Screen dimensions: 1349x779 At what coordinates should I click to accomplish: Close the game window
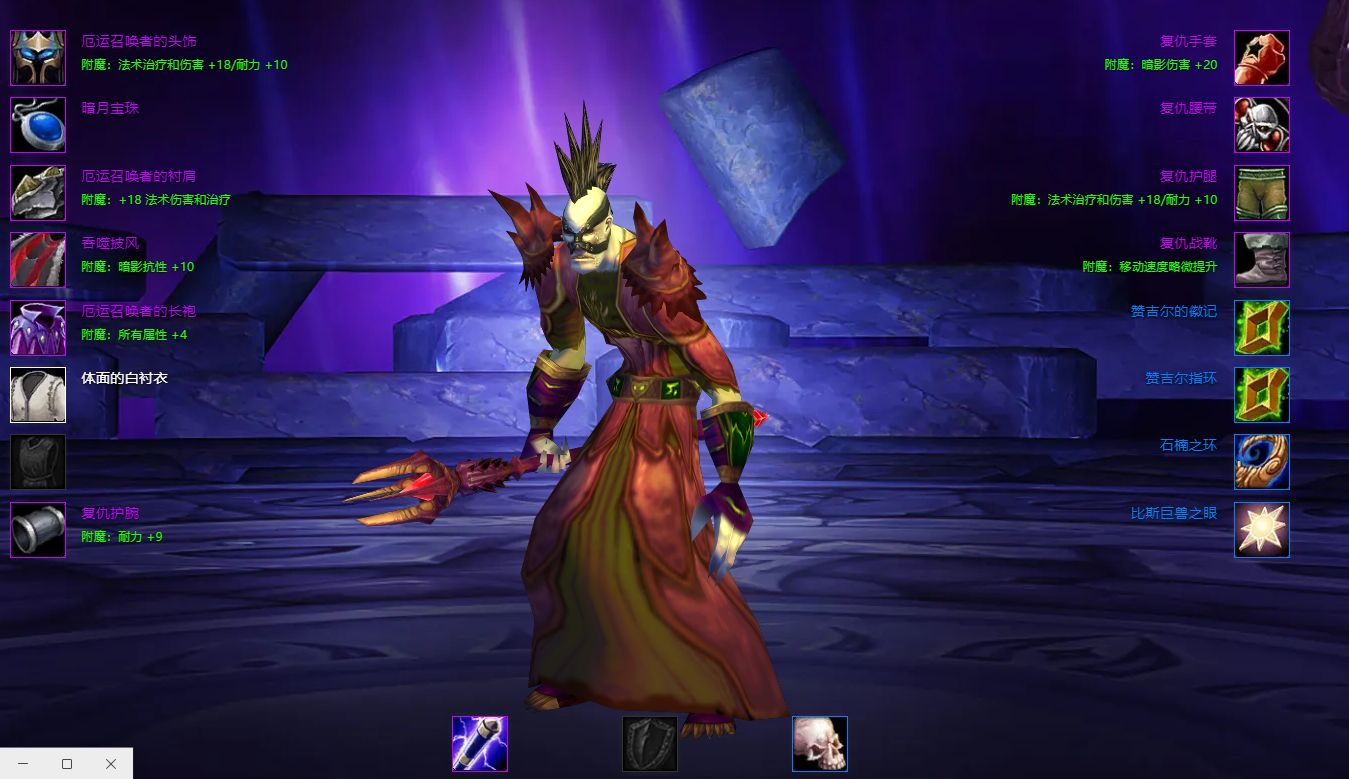[111, 764]
